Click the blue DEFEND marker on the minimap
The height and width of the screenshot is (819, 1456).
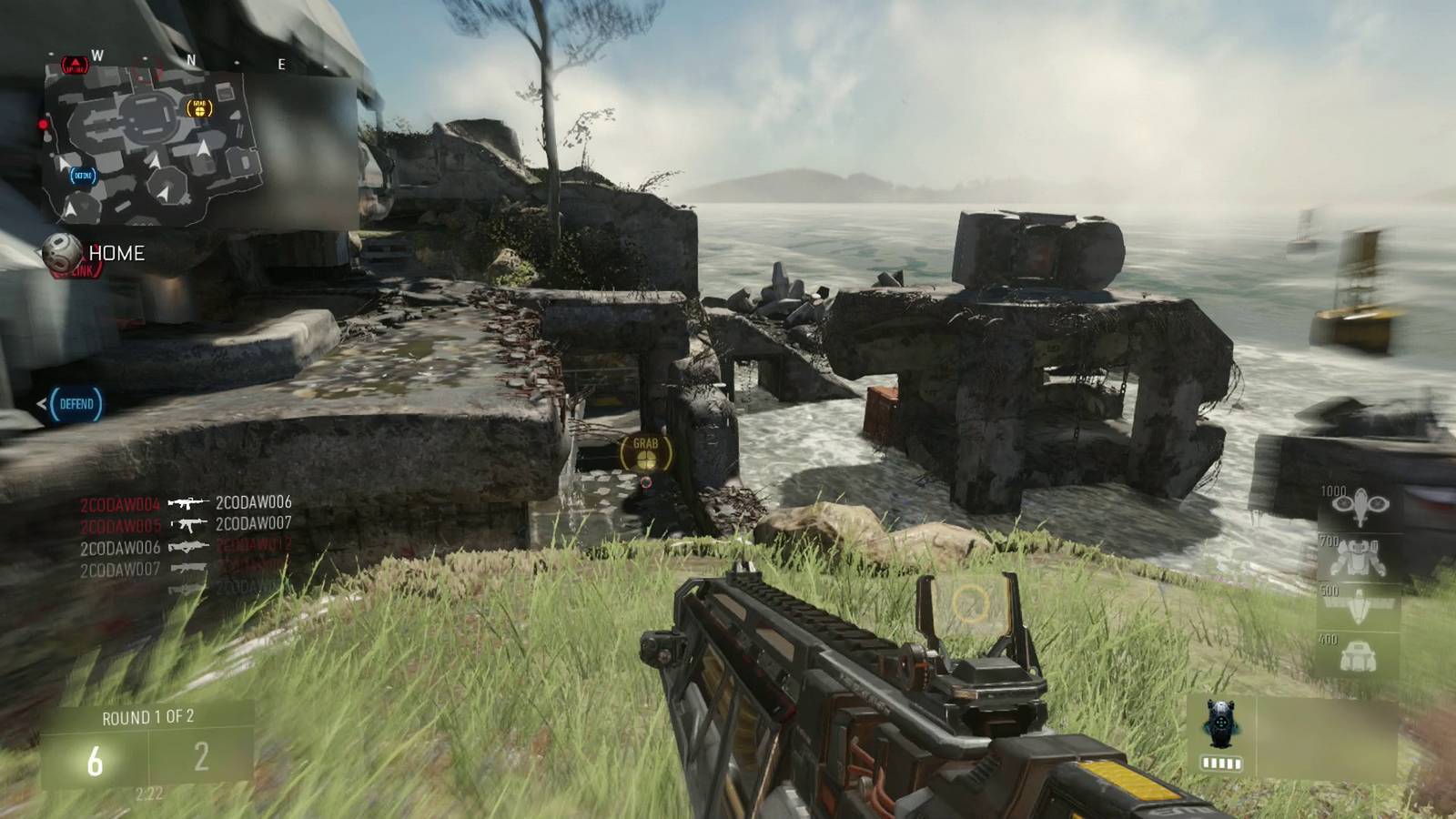pyautogui.click(x=82, y=175)
